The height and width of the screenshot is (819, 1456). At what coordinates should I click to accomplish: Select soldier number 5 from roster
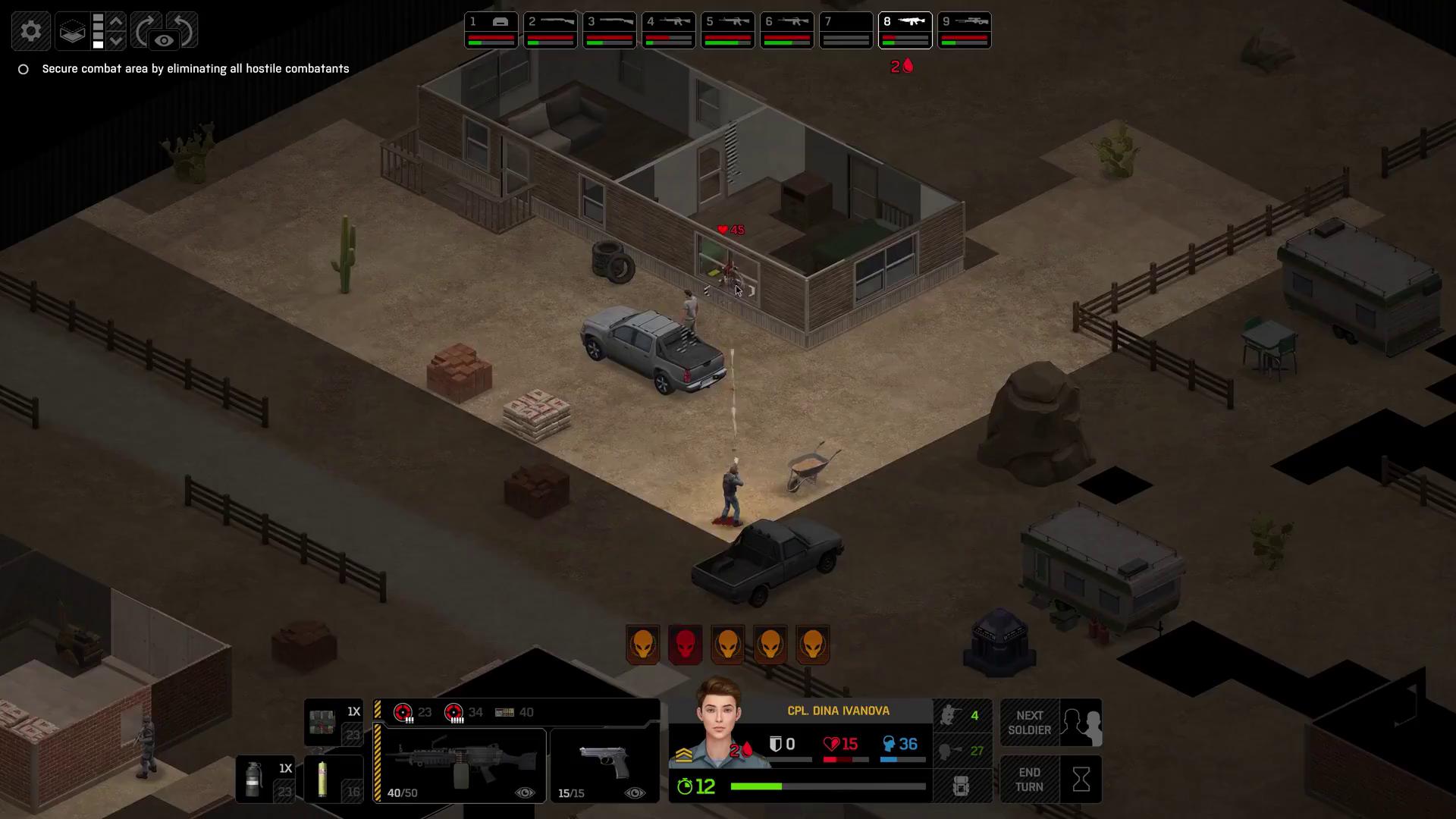[x=727, y=30]
